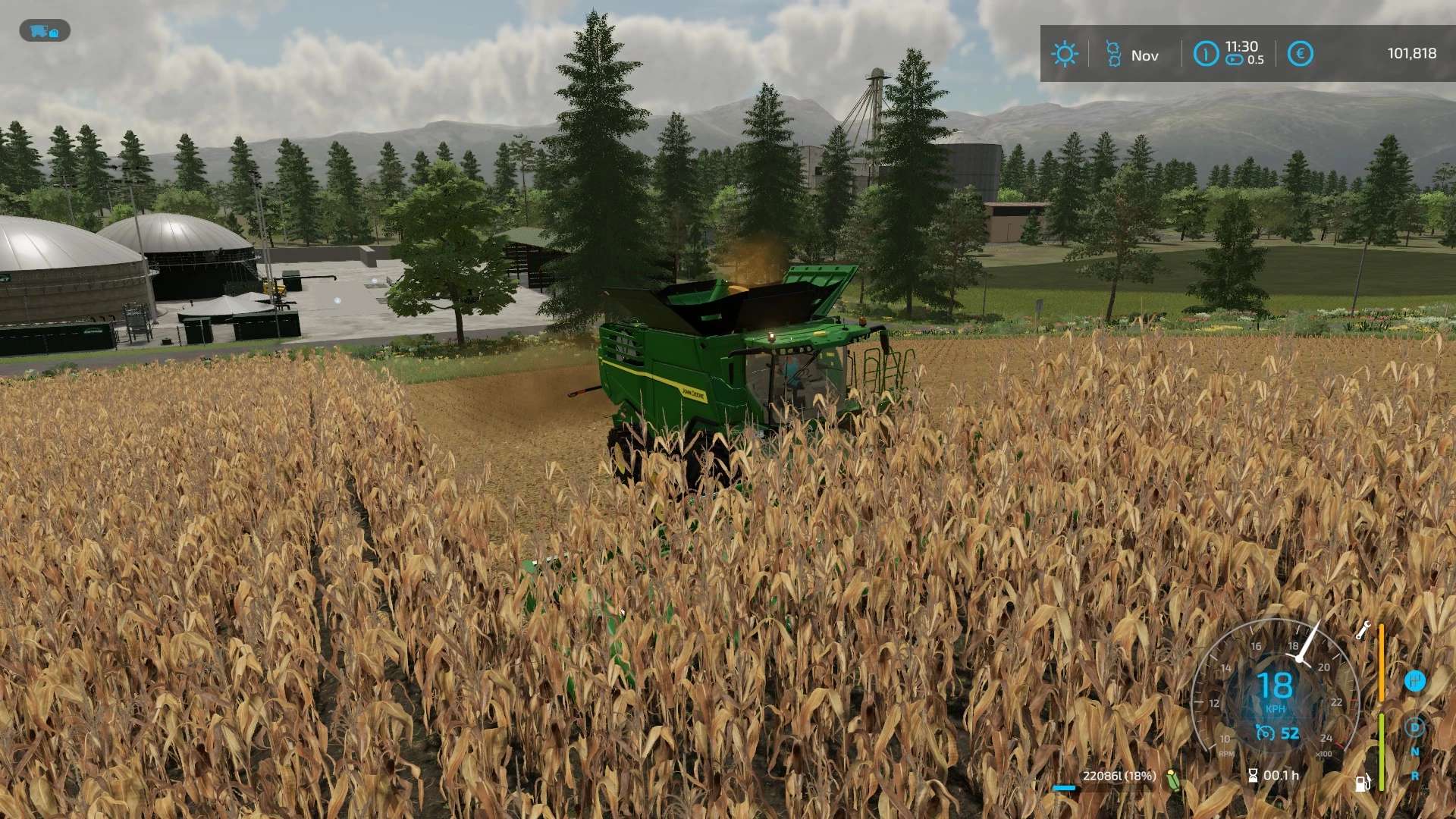Open finances via the euro coin icon
1456x819 pixels.
pos(1300,54)
